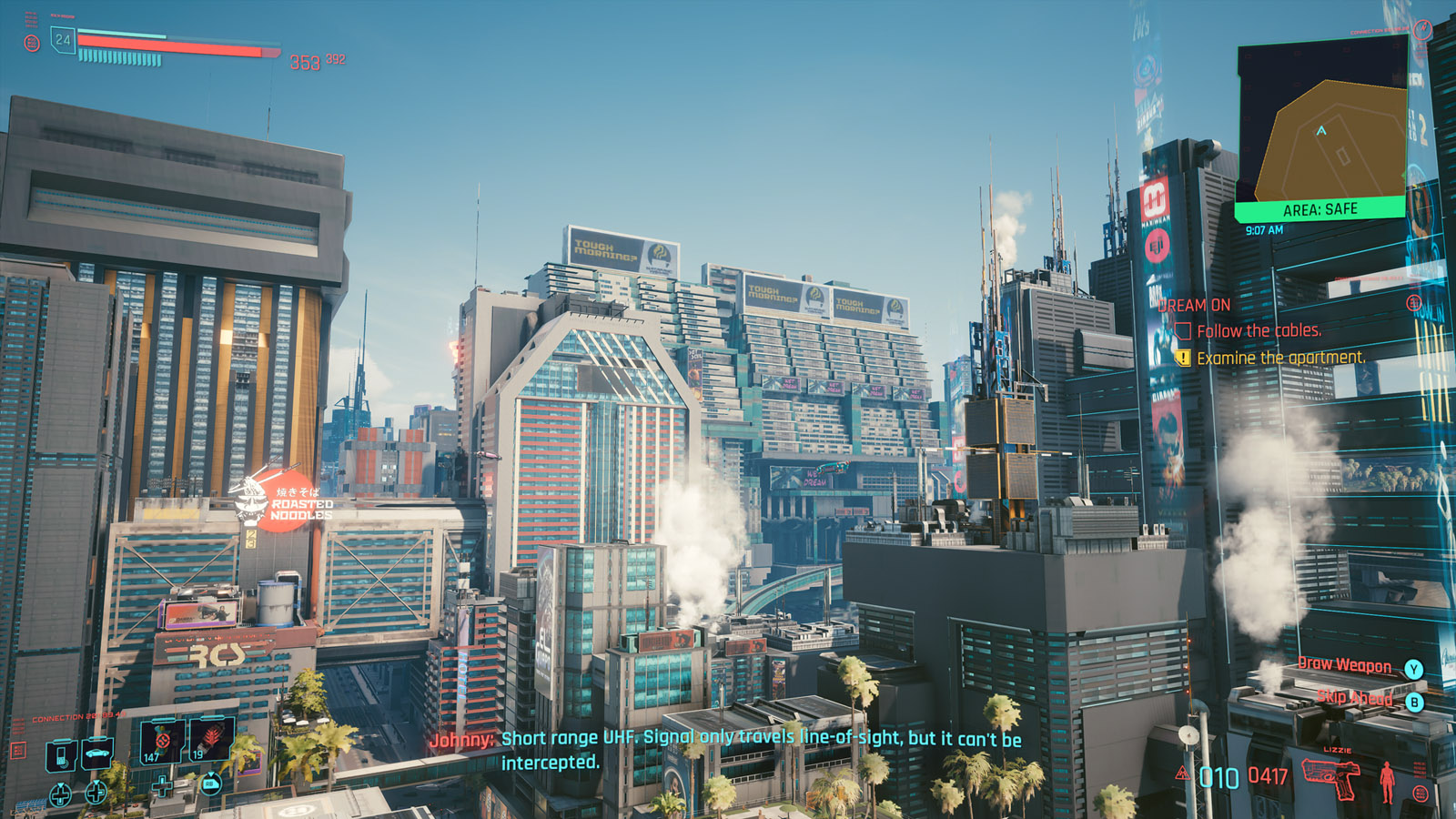
Task: Choose the vehicle call slot
Action: 96,753
